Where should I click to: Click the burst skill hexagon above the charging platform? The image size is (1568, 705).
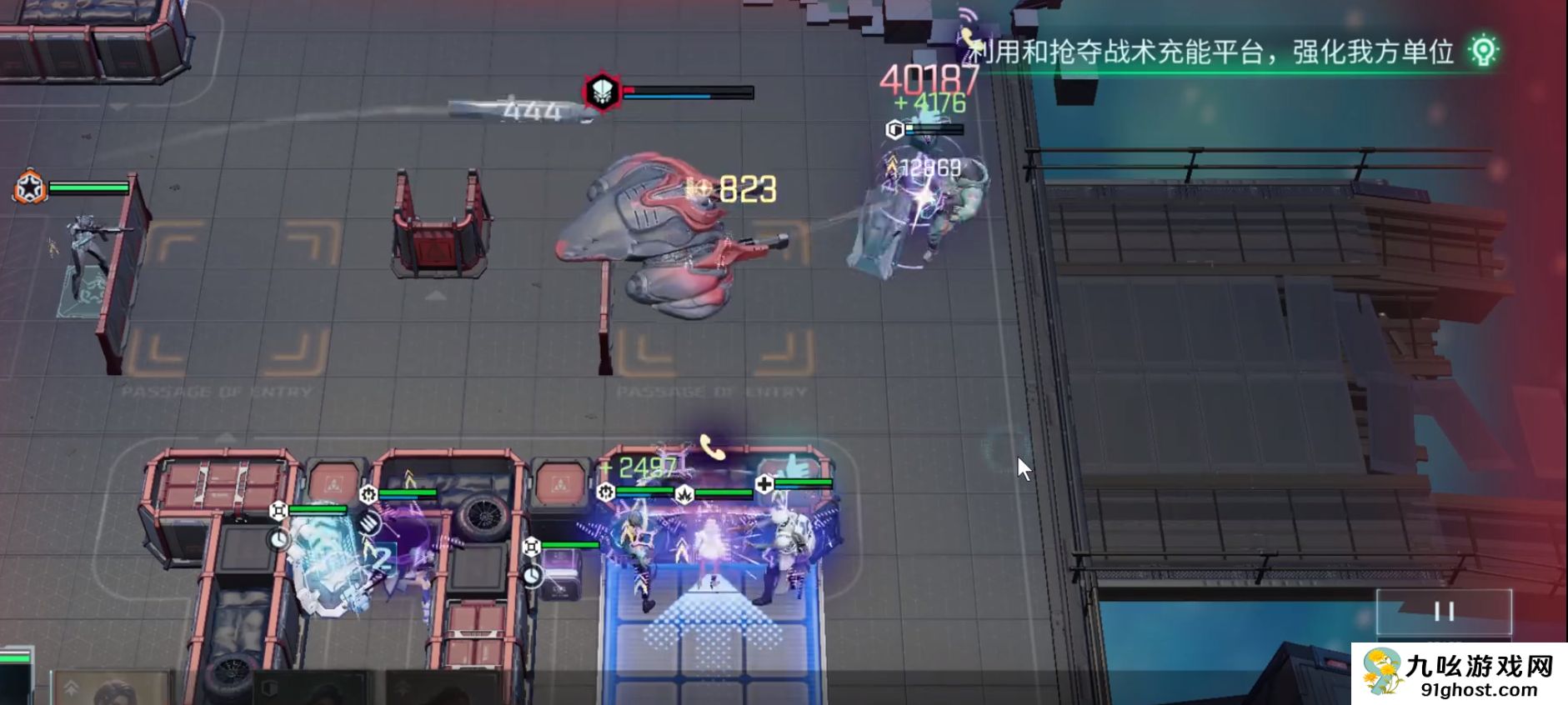pyautogui.click(x=684, y=495)
